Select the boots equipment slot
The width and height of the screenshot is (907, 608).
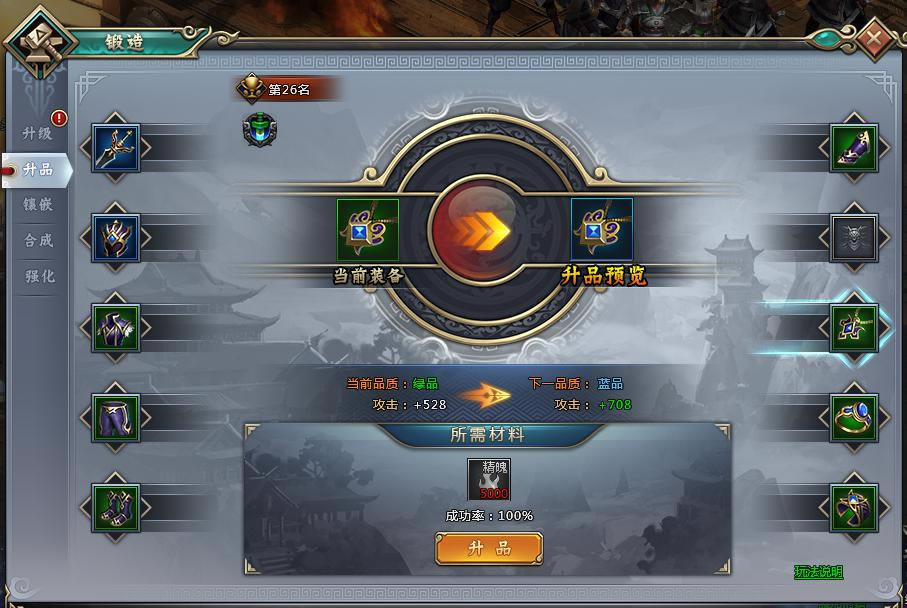click(116, 508)
